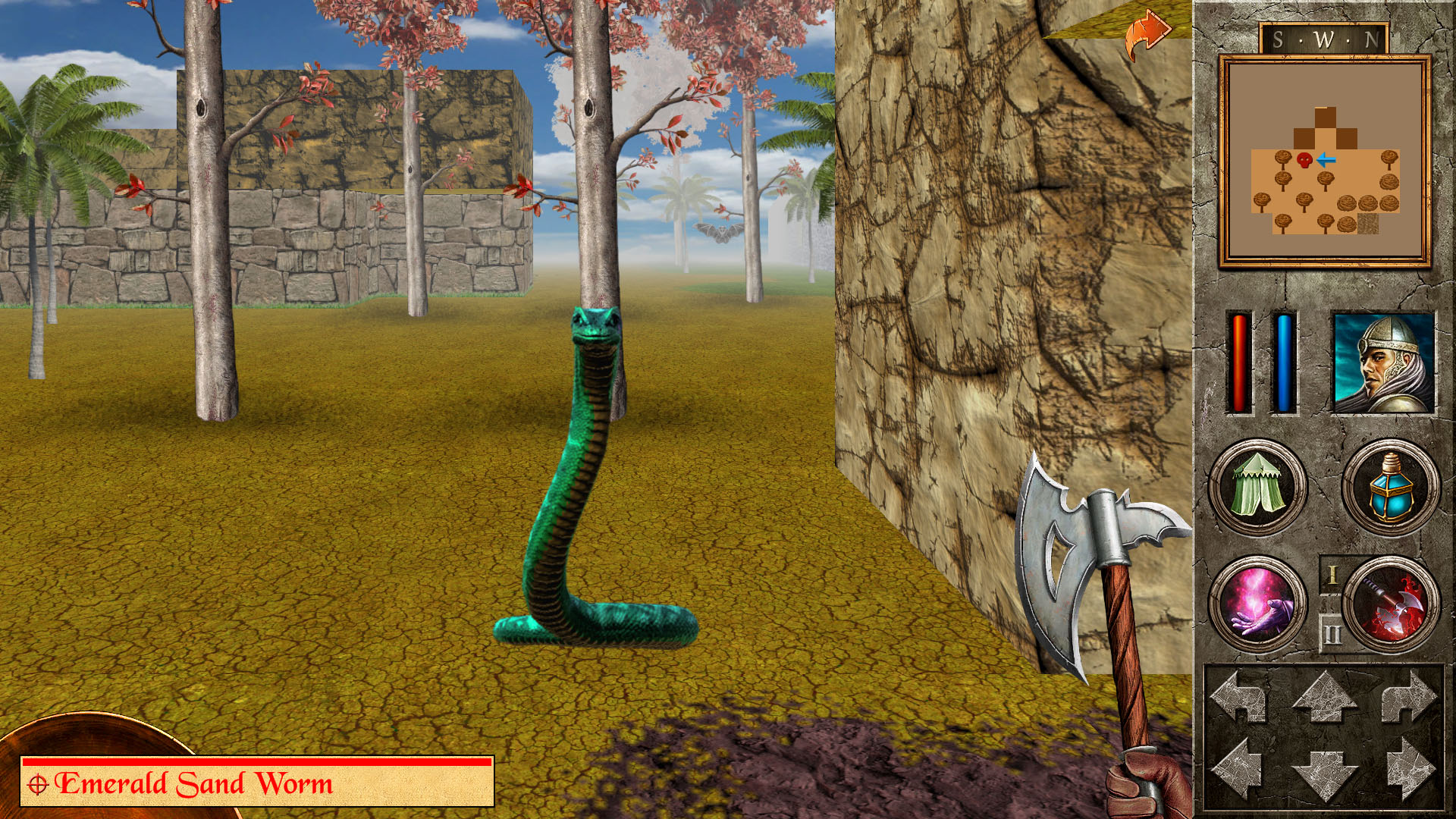Viewport: 1456px width, 819px height.
Task: Click the S W N compass strip
Action: tap(1324, 39)
